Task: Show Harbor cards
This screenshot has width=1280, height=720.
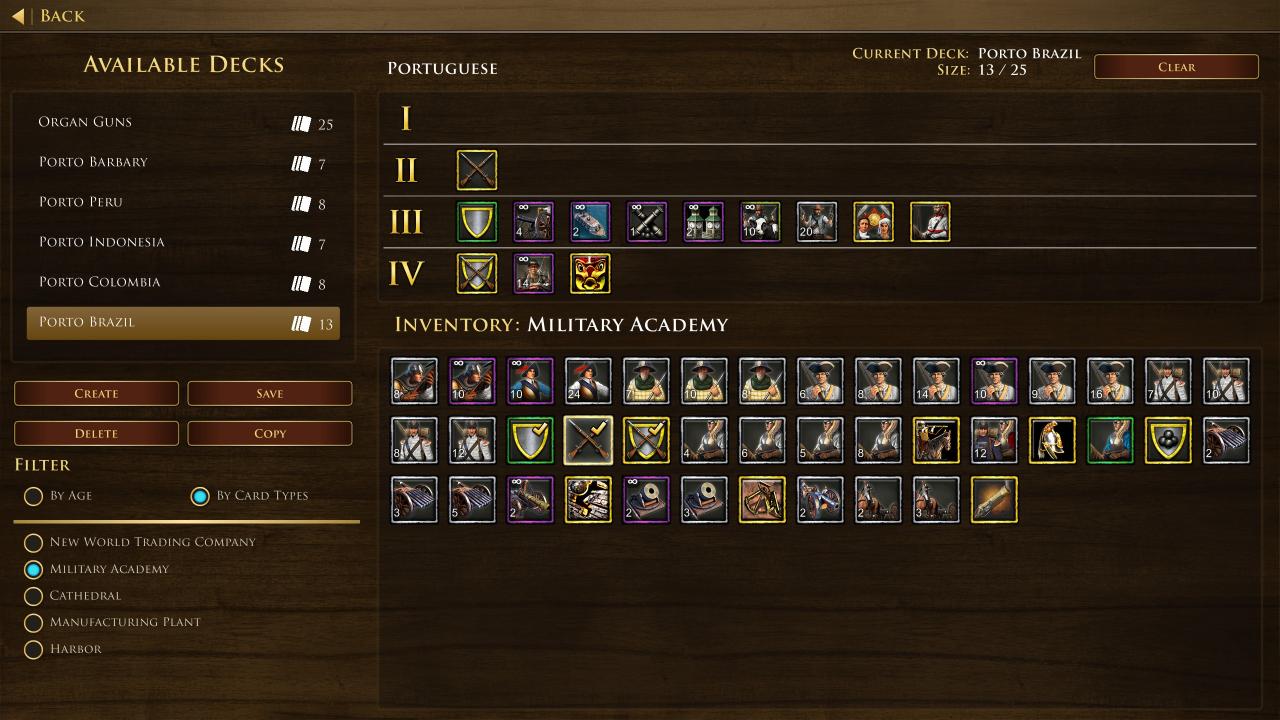Action: click(34, 650)
